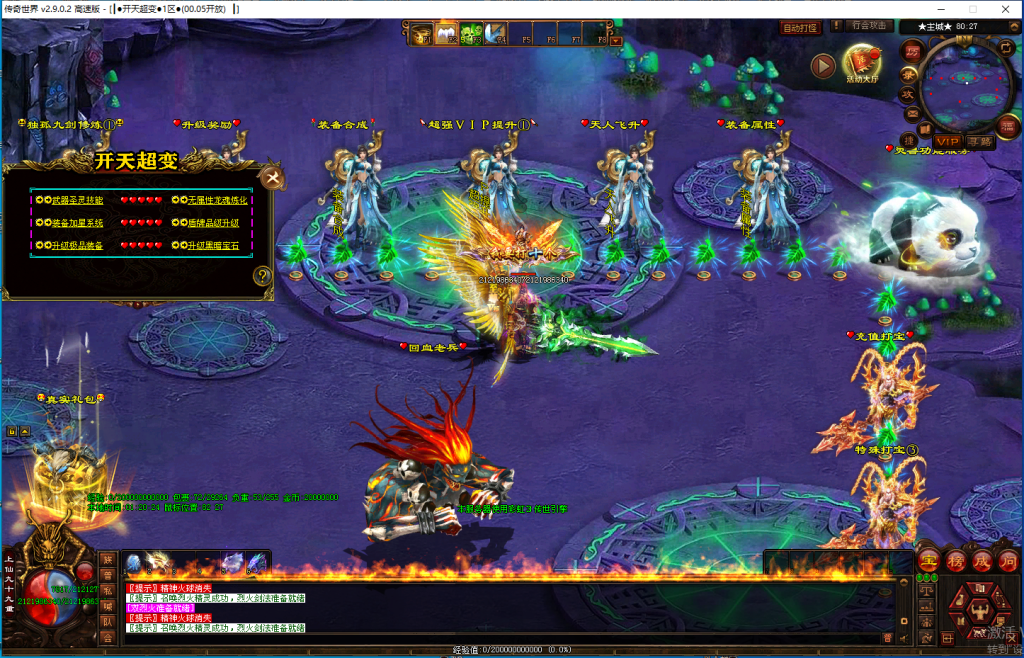The height and width of the screenshot is (658, 1024).
Task: Click the round play arrow button
Action: tap(823, 65)
